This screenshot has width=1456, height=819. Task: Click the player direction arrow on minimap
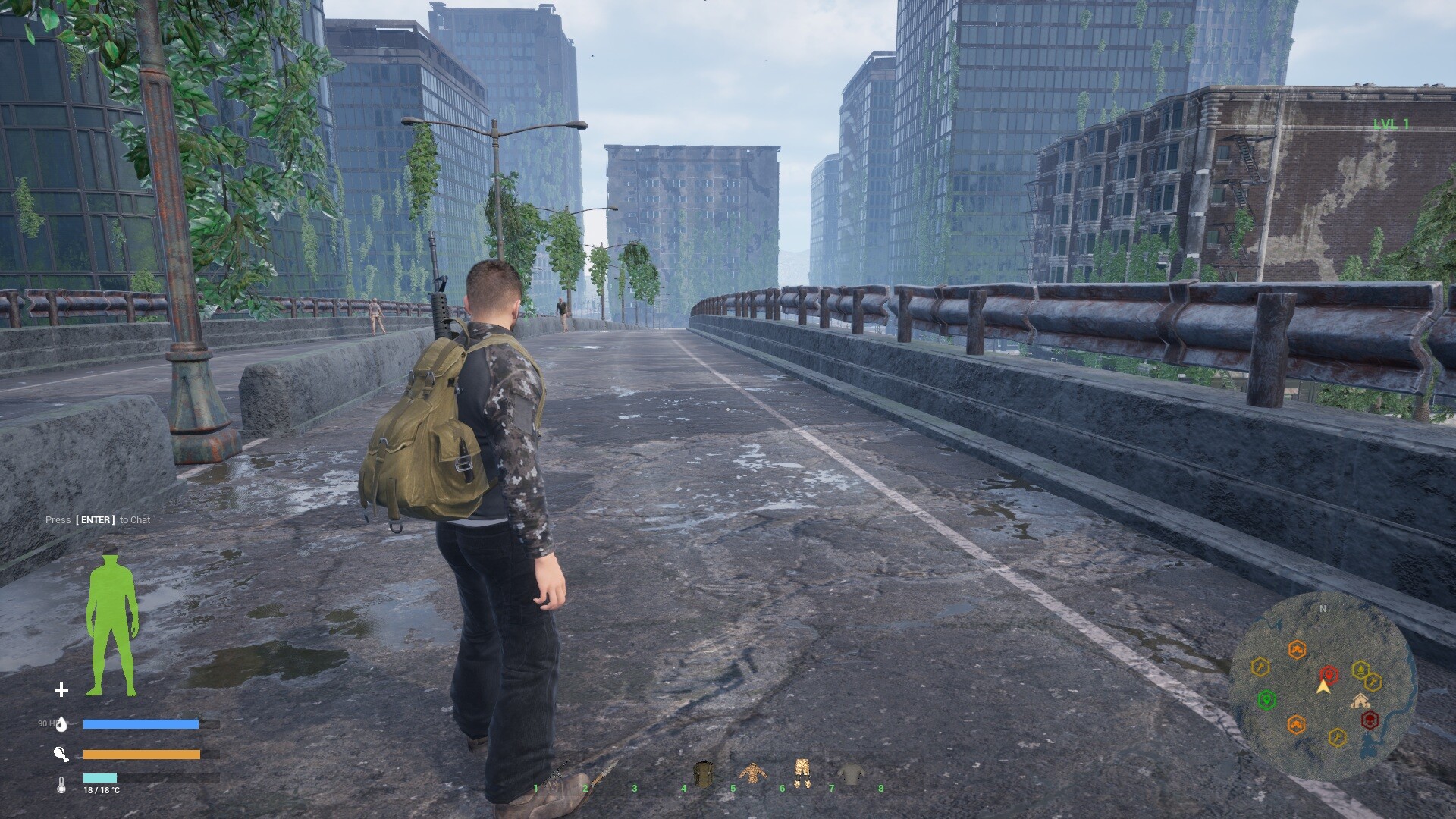tap(1323, 688)
